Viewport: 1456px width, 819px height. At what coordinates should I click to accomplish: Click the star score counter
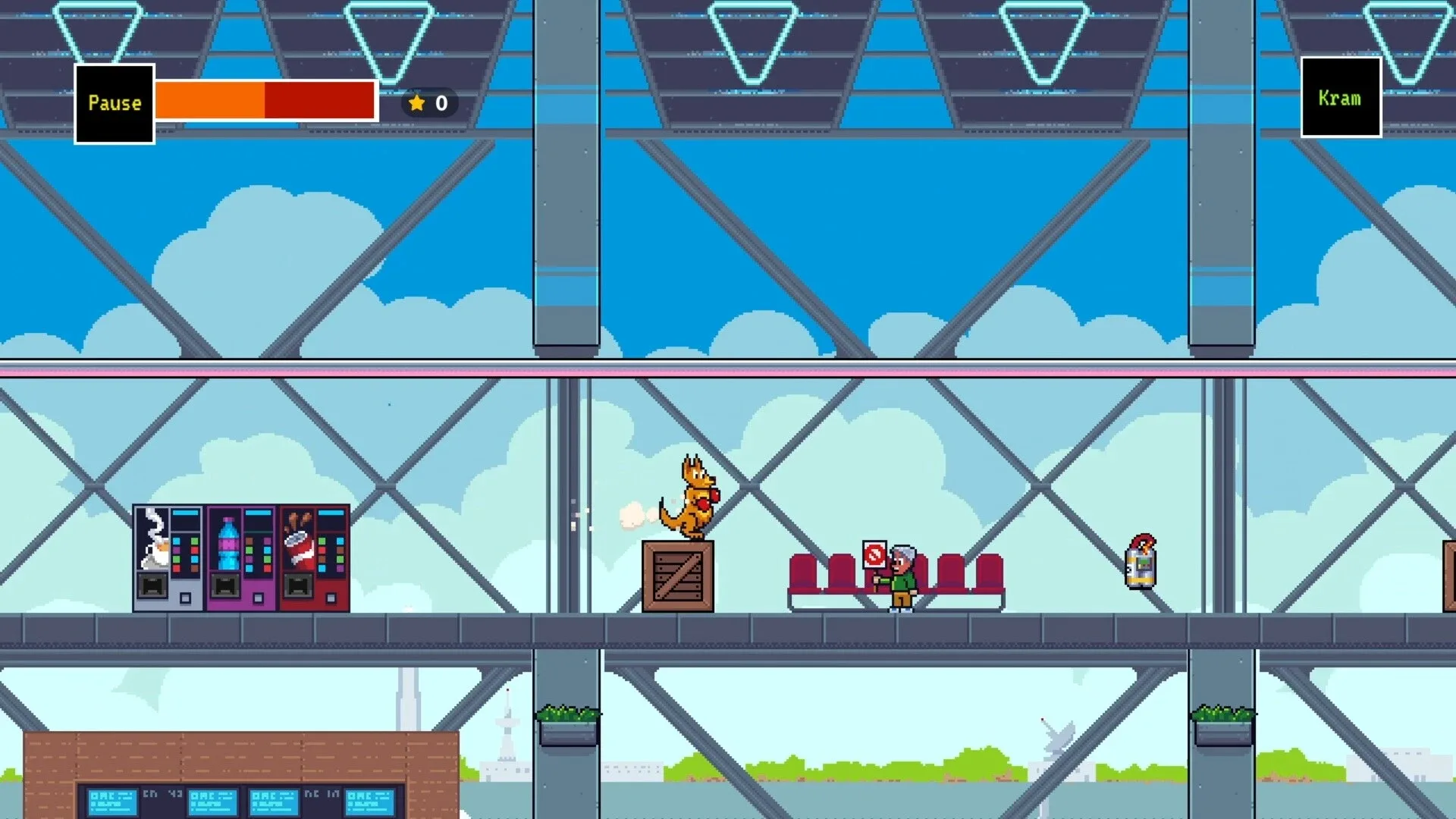[x=428, y=103]
